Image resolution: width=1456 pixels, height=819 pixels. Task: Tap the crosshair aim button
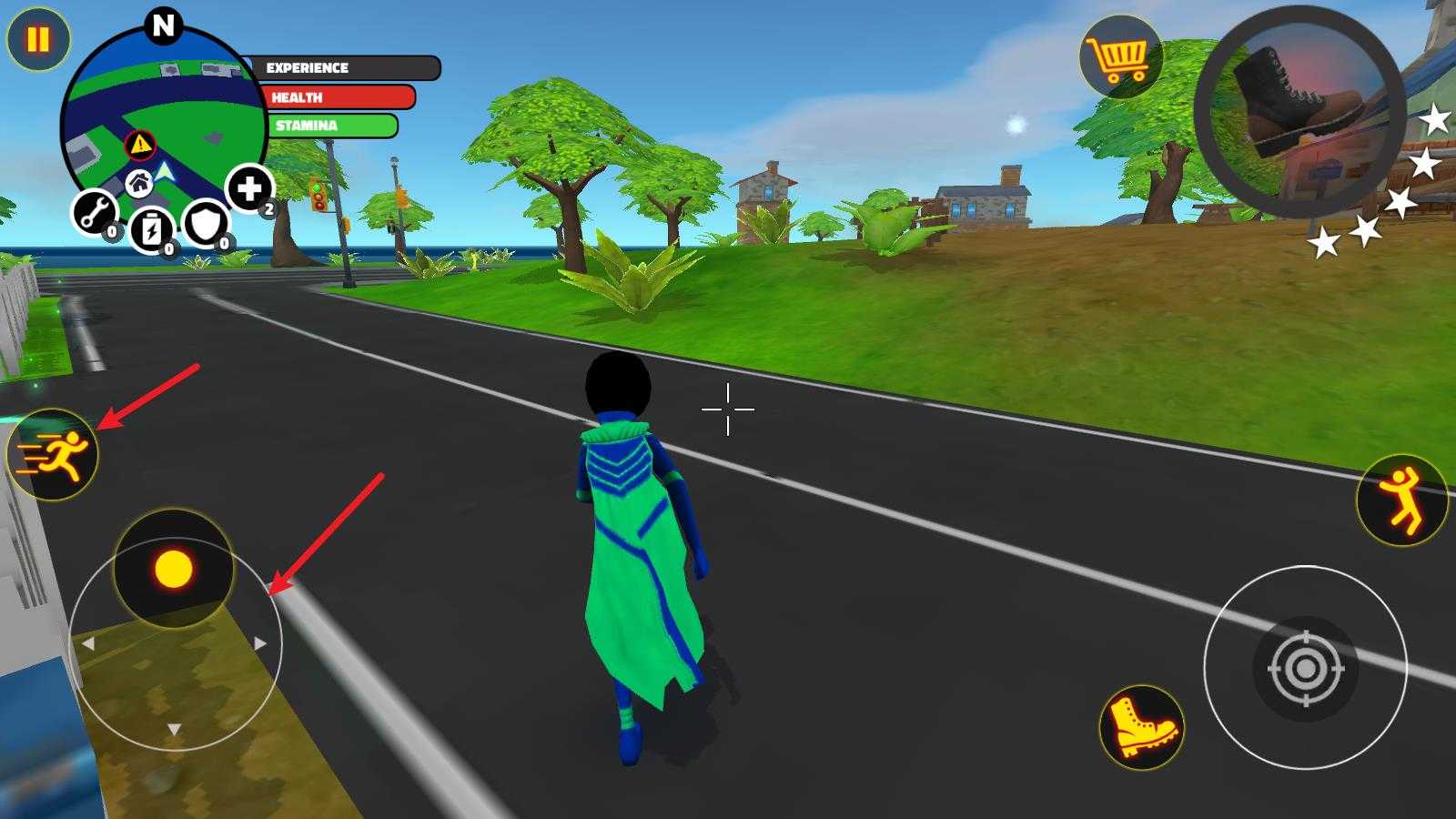[1305, 669]
